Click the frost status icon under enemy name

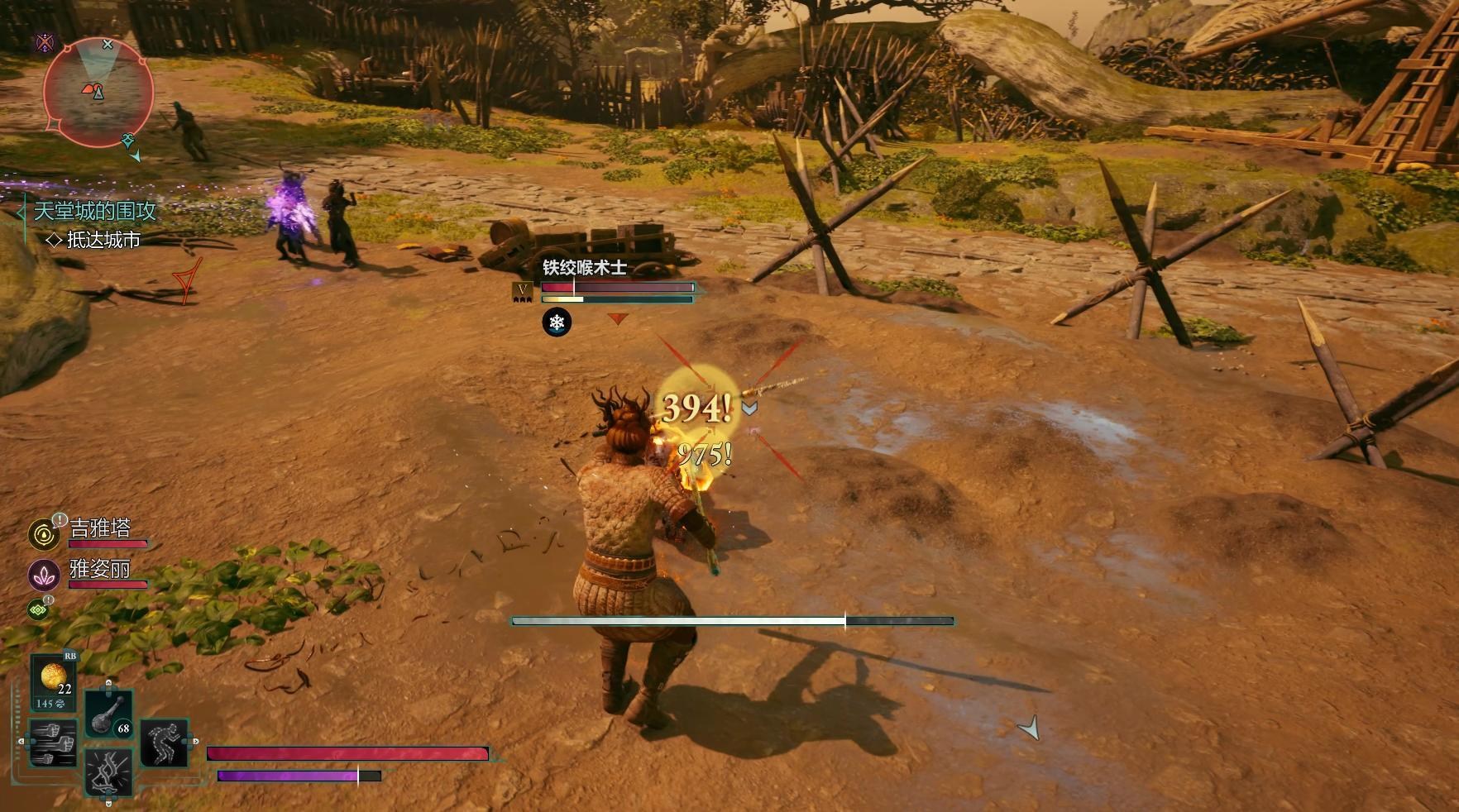(x=557, y=322)
